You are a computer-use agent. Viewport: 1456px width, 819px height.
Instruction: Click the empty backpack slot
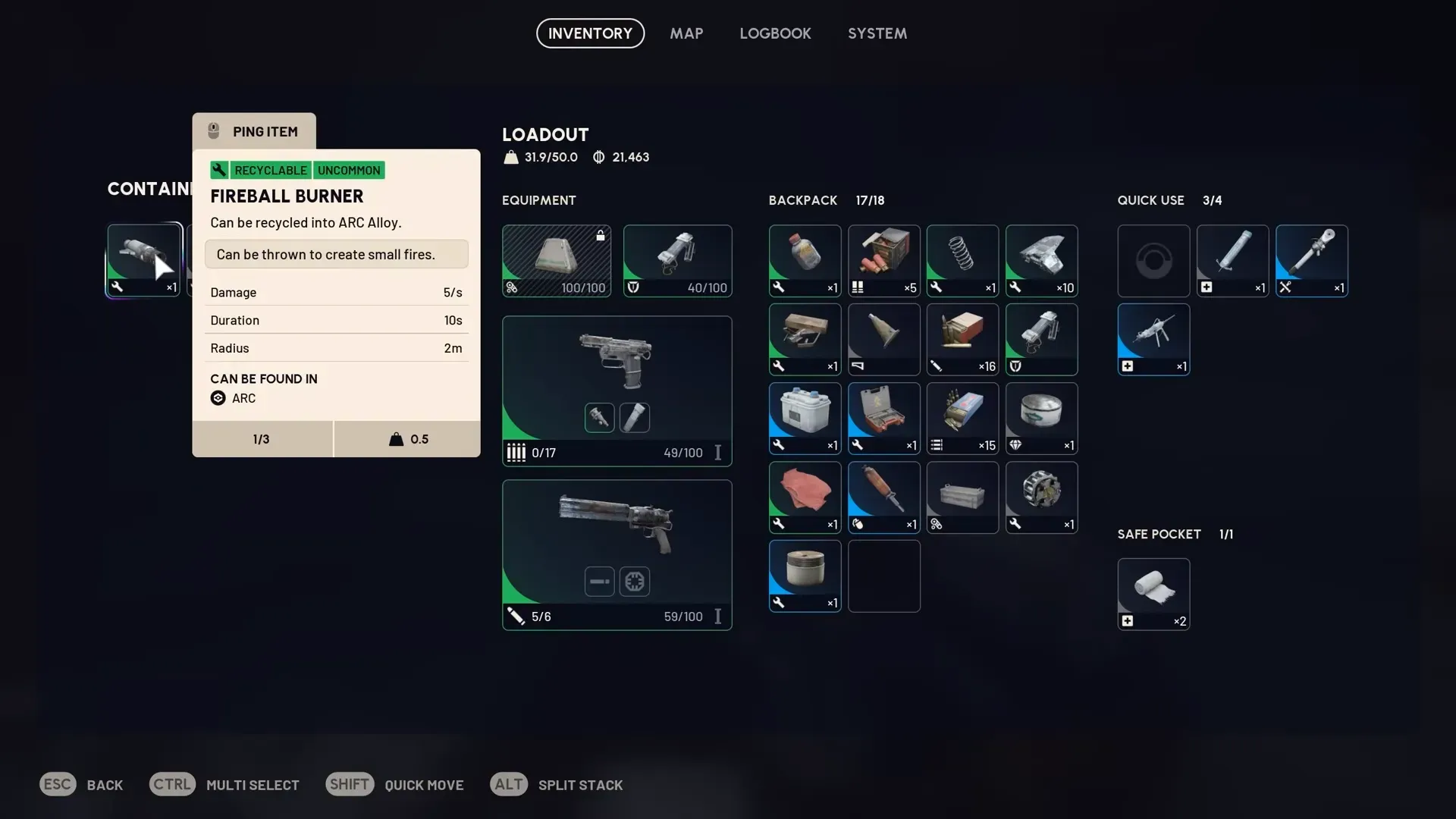click(x=883, y=576)
